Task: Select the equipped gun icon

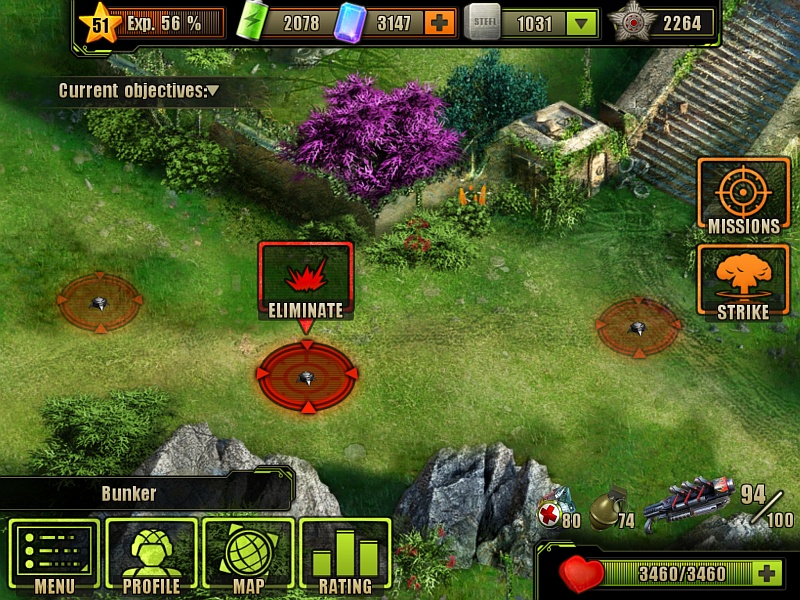Action: pos(688,503)
